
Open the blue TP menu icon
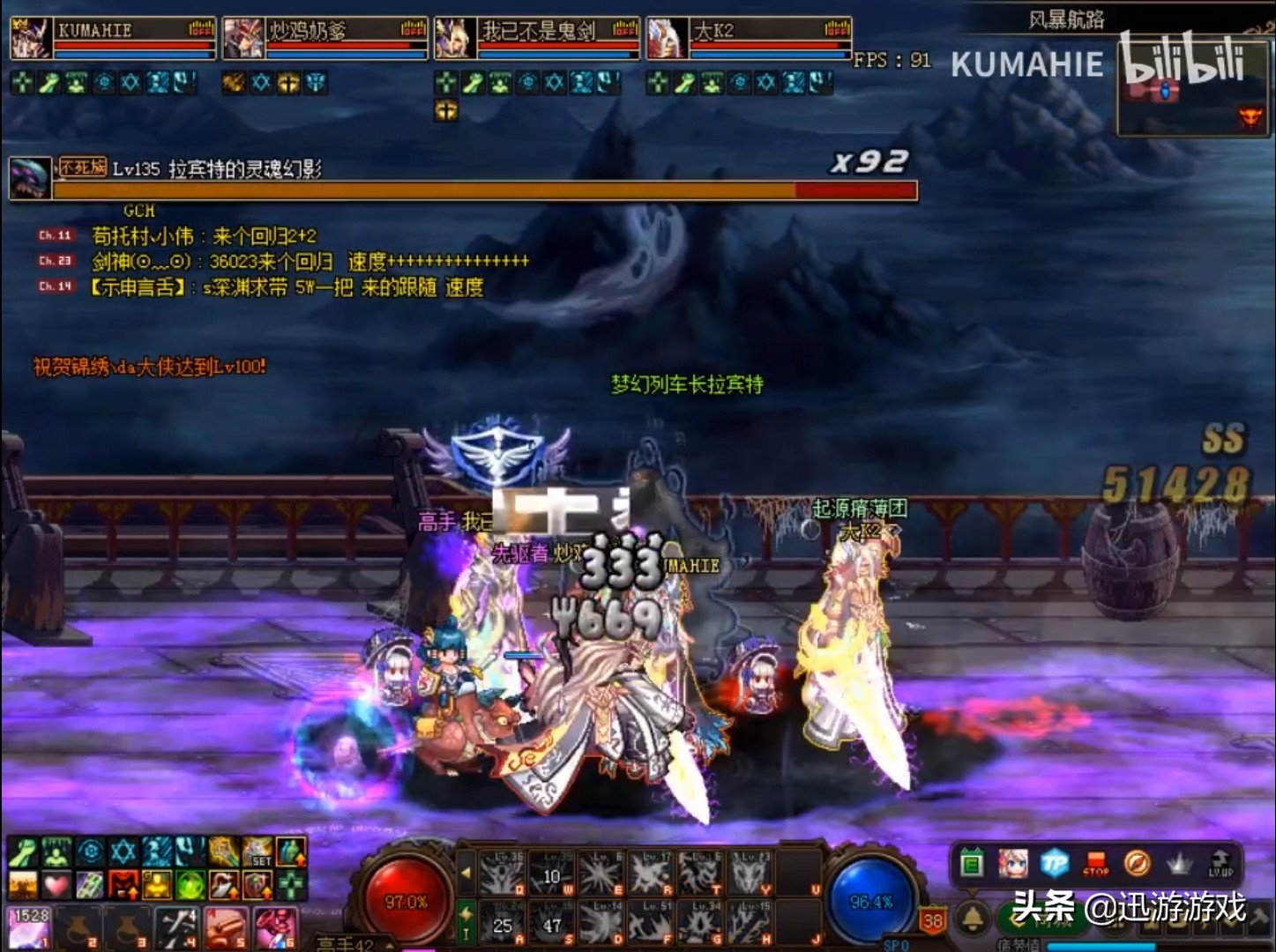(x=1055, y=864)
